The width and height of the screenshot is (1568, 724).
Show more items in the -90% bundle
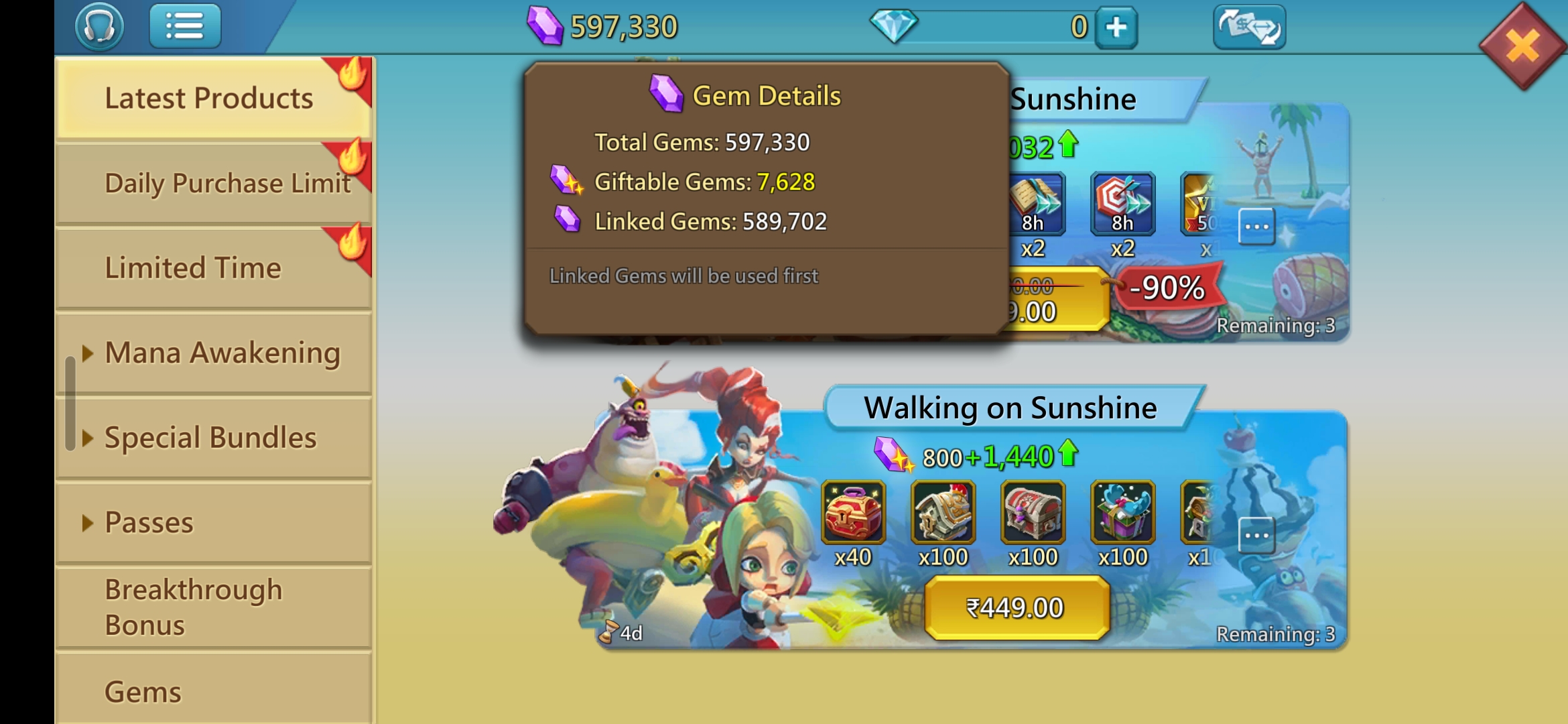1256,227
